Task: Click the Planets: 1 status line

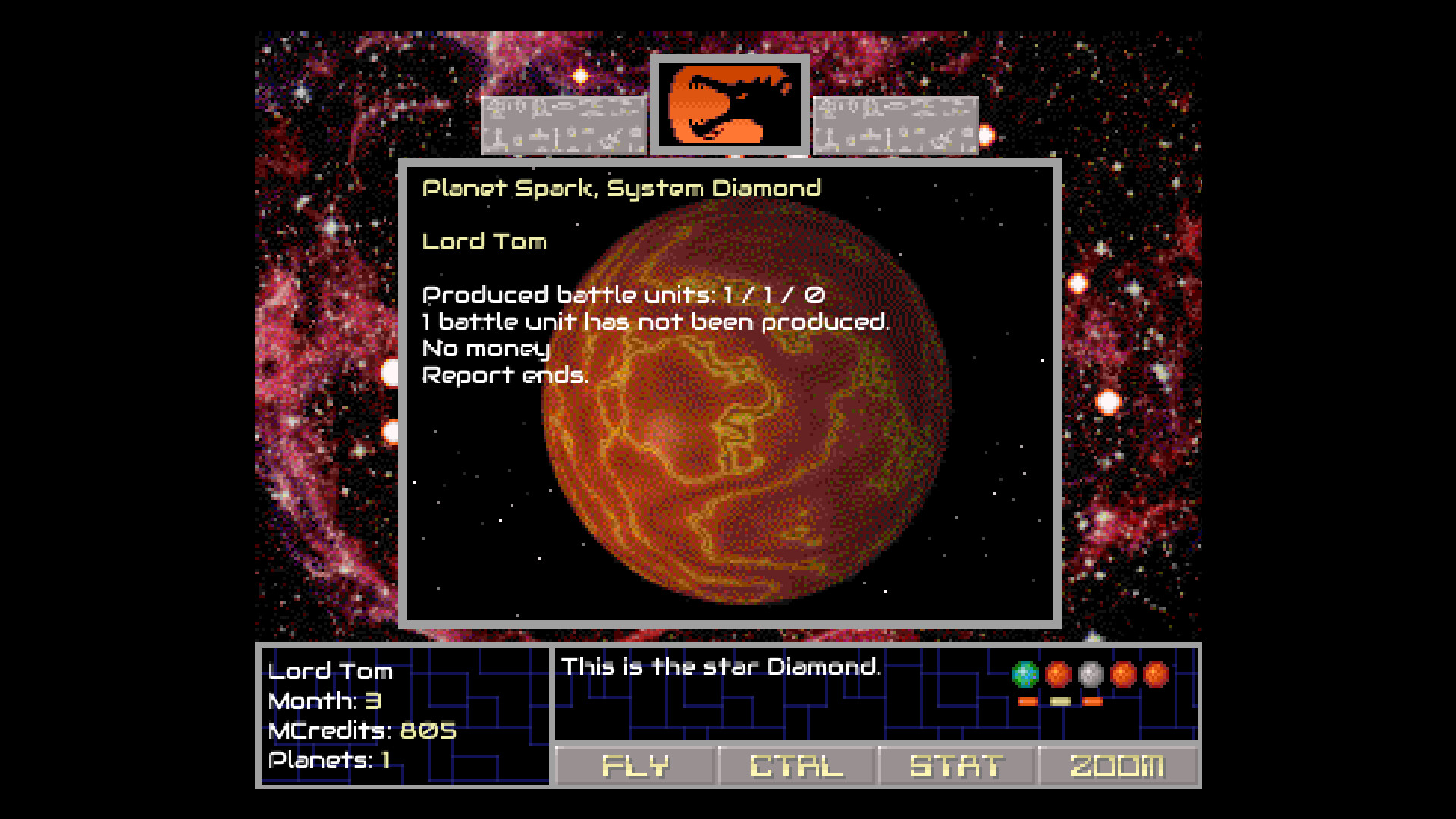Action: [x=329, y=761]
